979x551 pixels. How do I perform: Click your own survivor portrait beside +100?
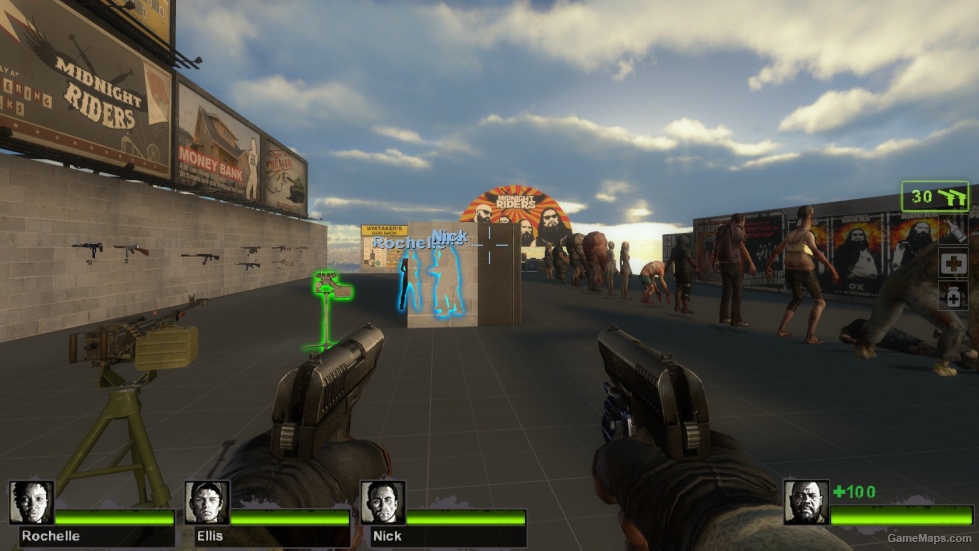(x=805, y=502)
